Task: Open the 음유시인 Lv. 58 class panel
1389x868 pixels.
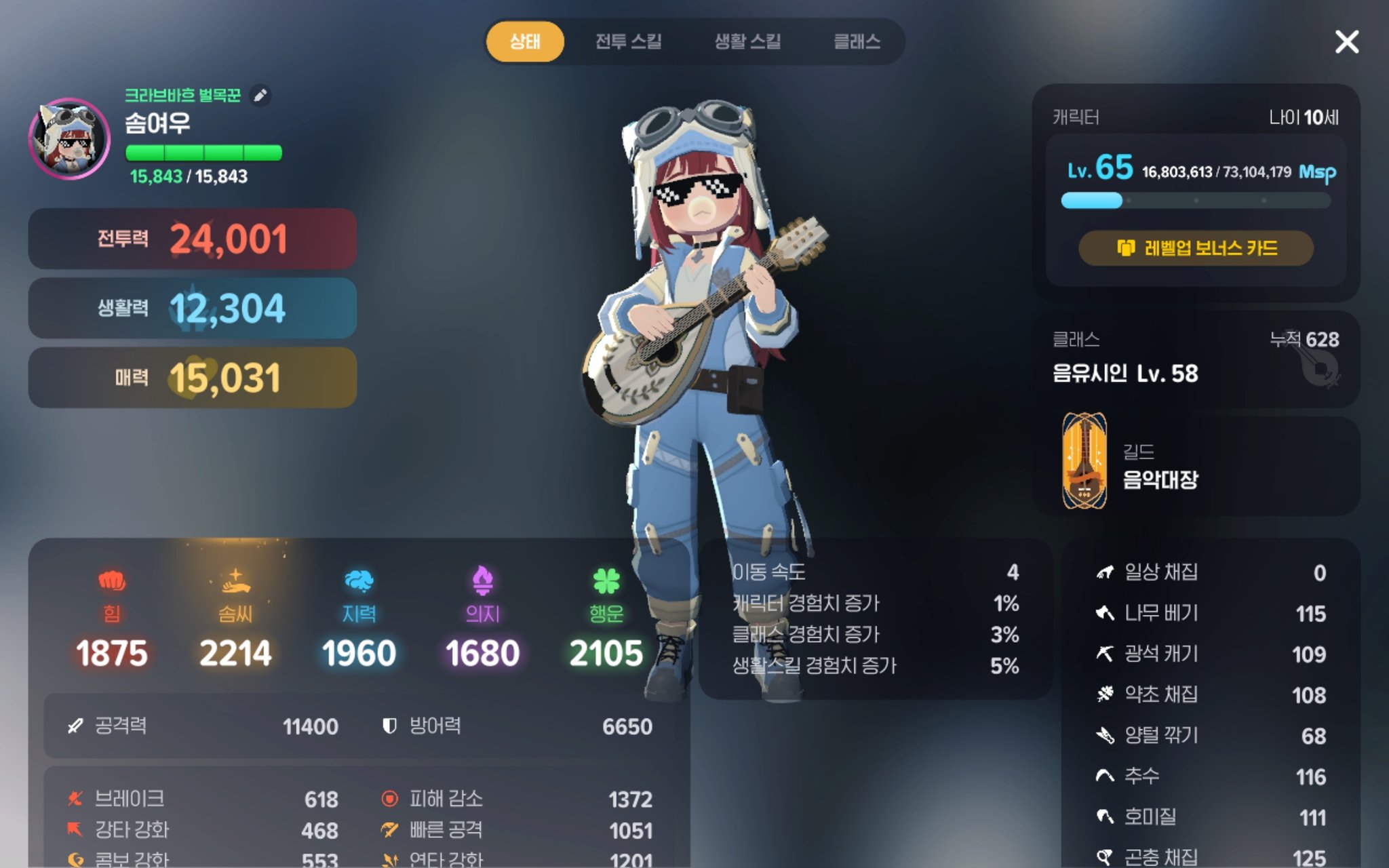Action: [1195, 359]
